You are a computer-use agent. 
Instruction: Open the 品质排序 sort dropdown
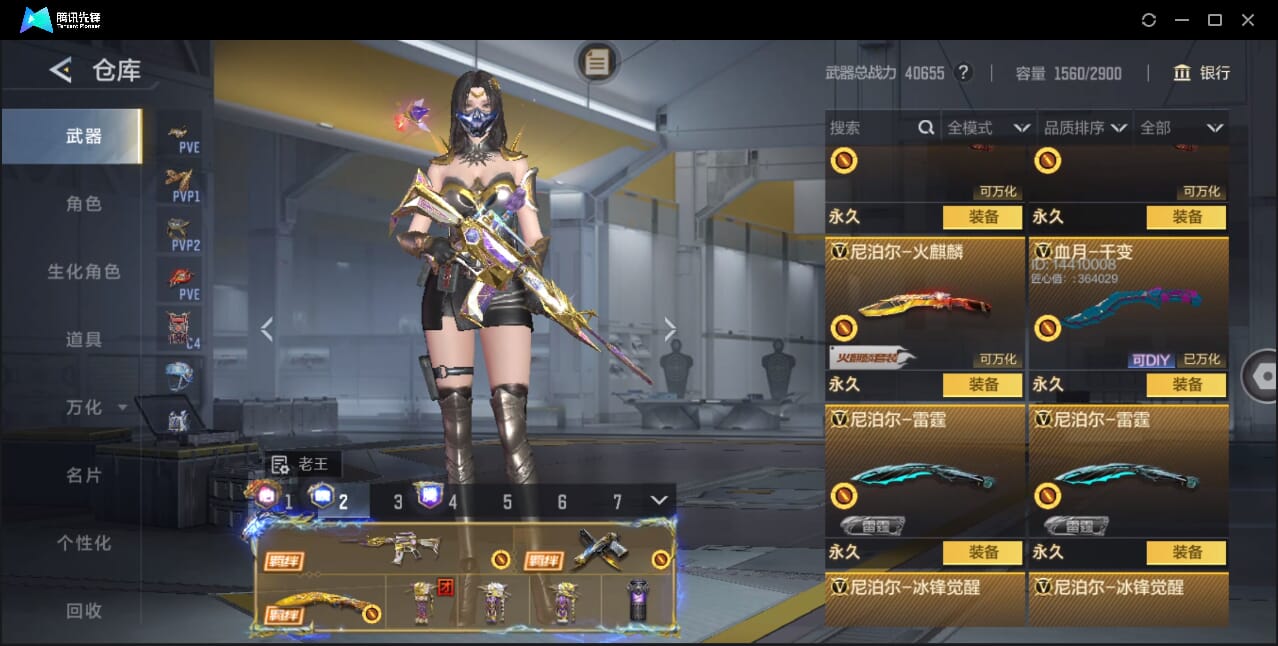click(x=1085, y=128)
